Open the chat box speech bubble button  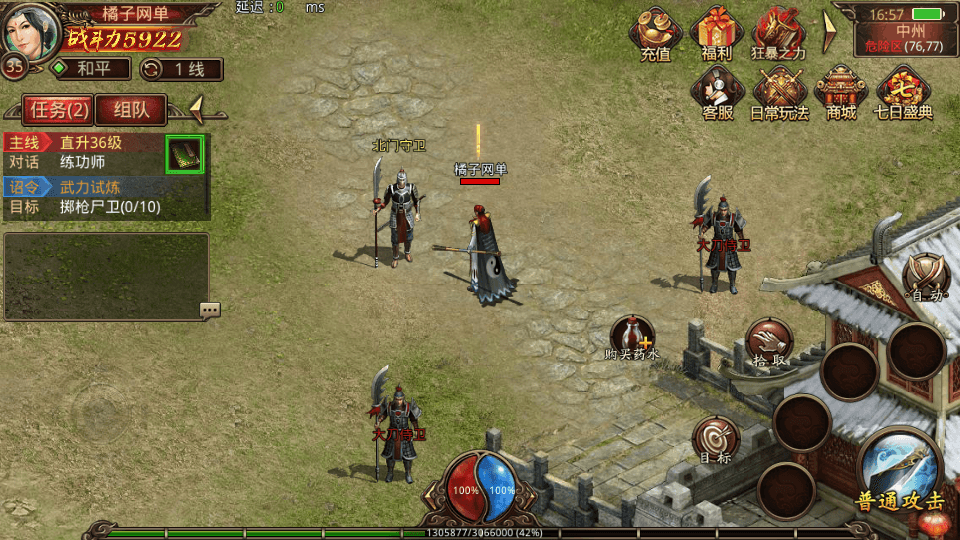point(210,310)
